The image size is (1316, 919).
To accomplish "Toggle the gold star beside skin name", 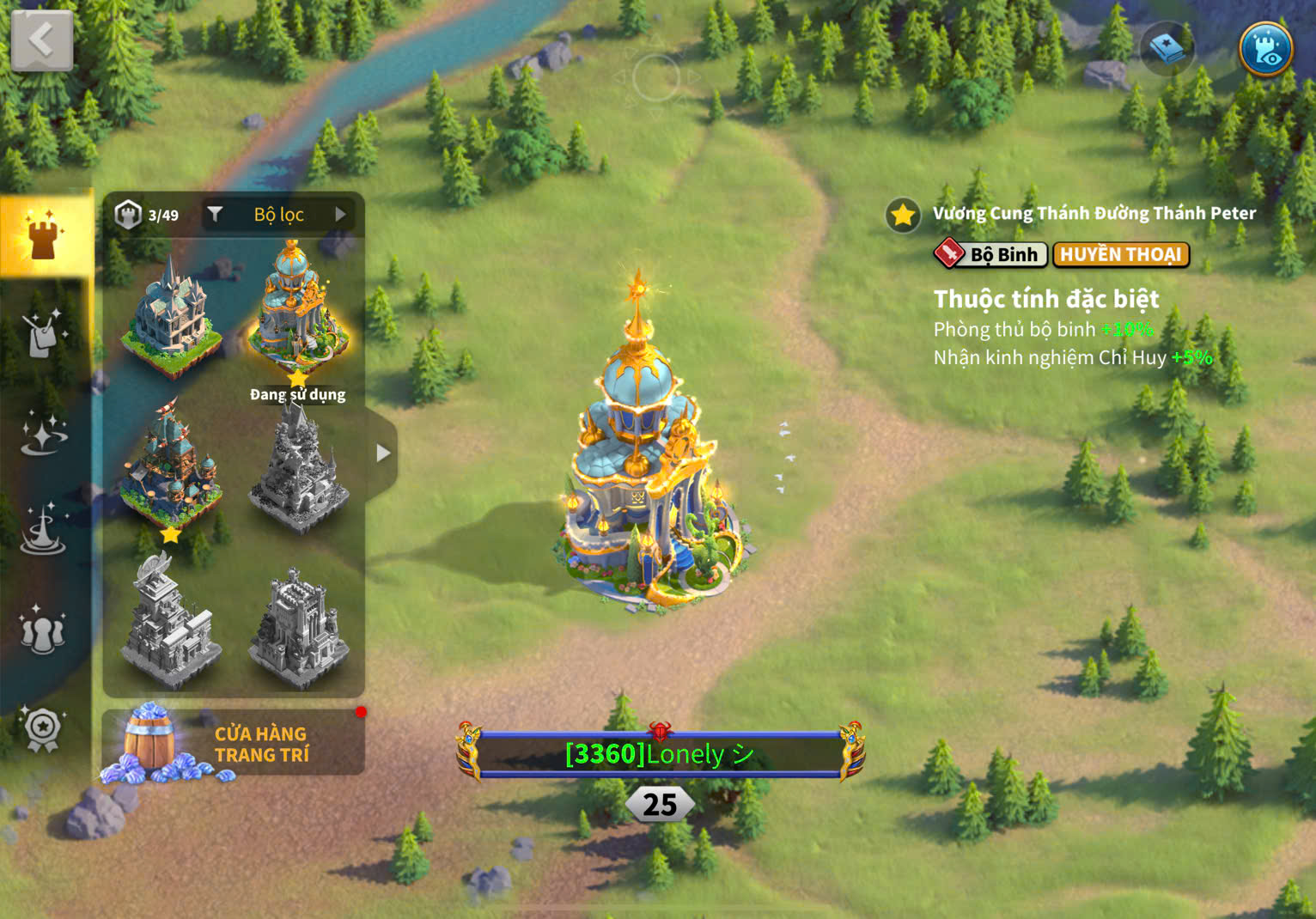I will coord(903,215).
